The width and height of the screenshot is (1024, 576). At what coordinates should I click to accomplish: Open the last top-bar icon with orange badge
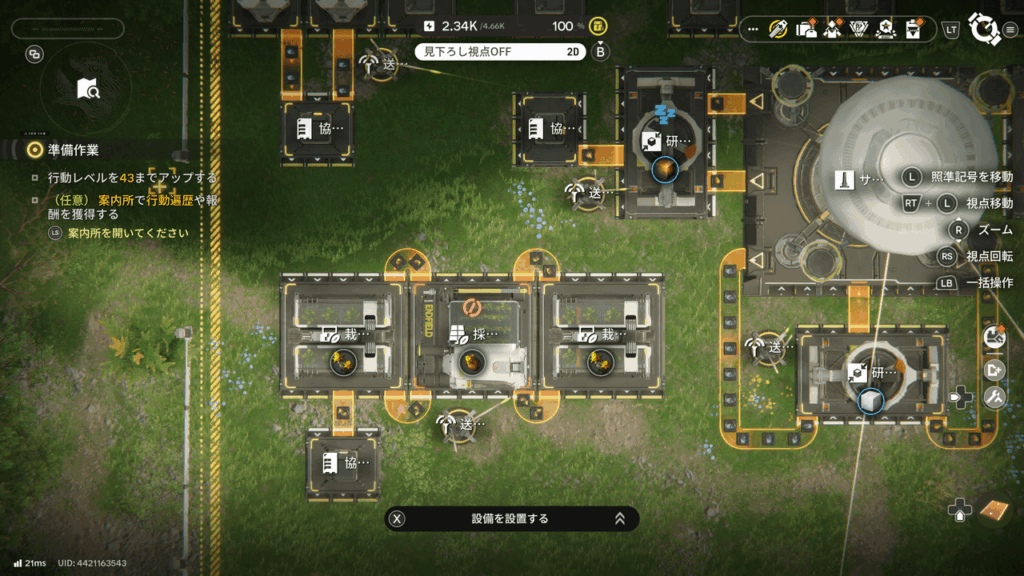coord(911,29)
